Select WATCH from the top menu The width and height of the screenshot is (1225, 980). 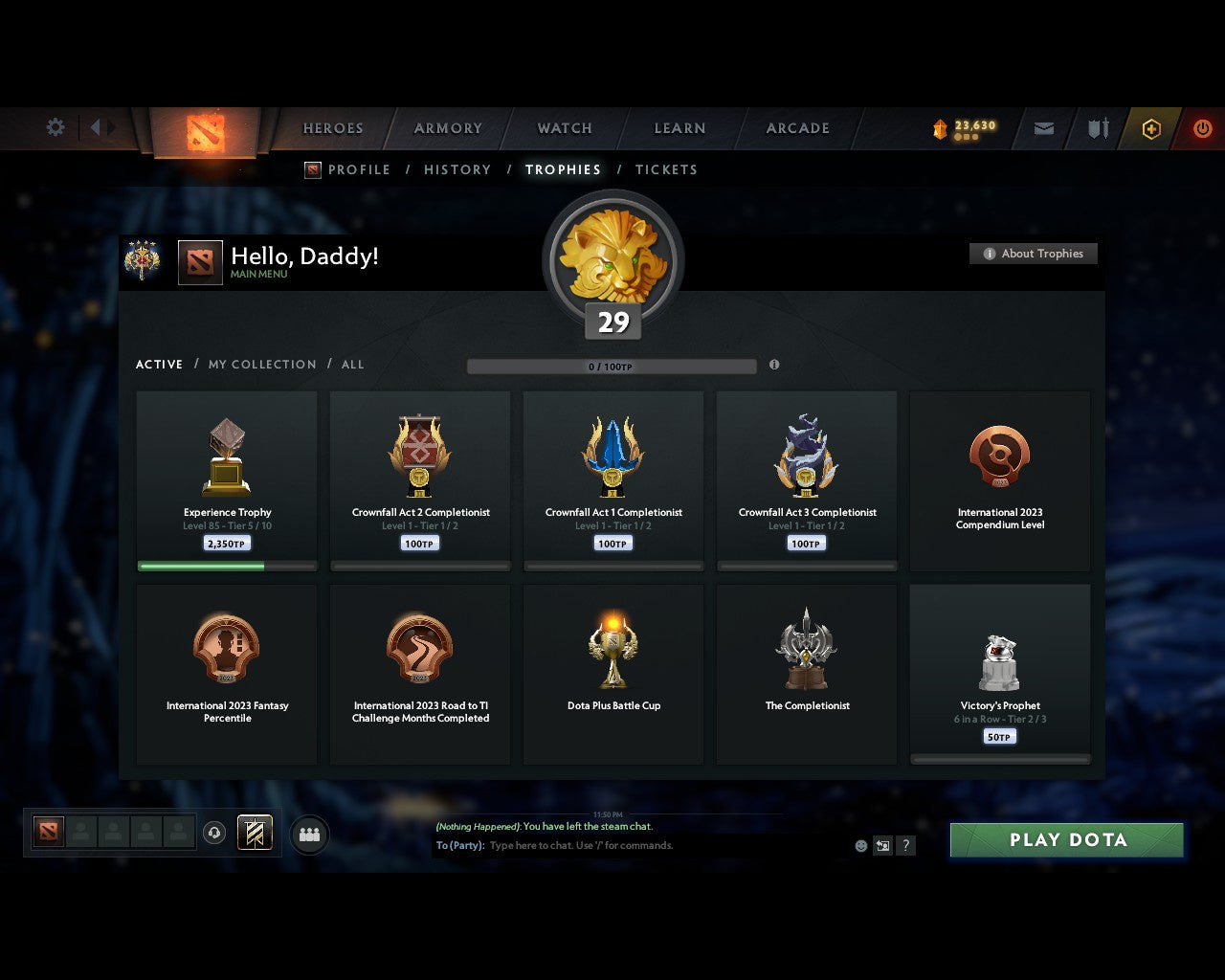[564, 128]
